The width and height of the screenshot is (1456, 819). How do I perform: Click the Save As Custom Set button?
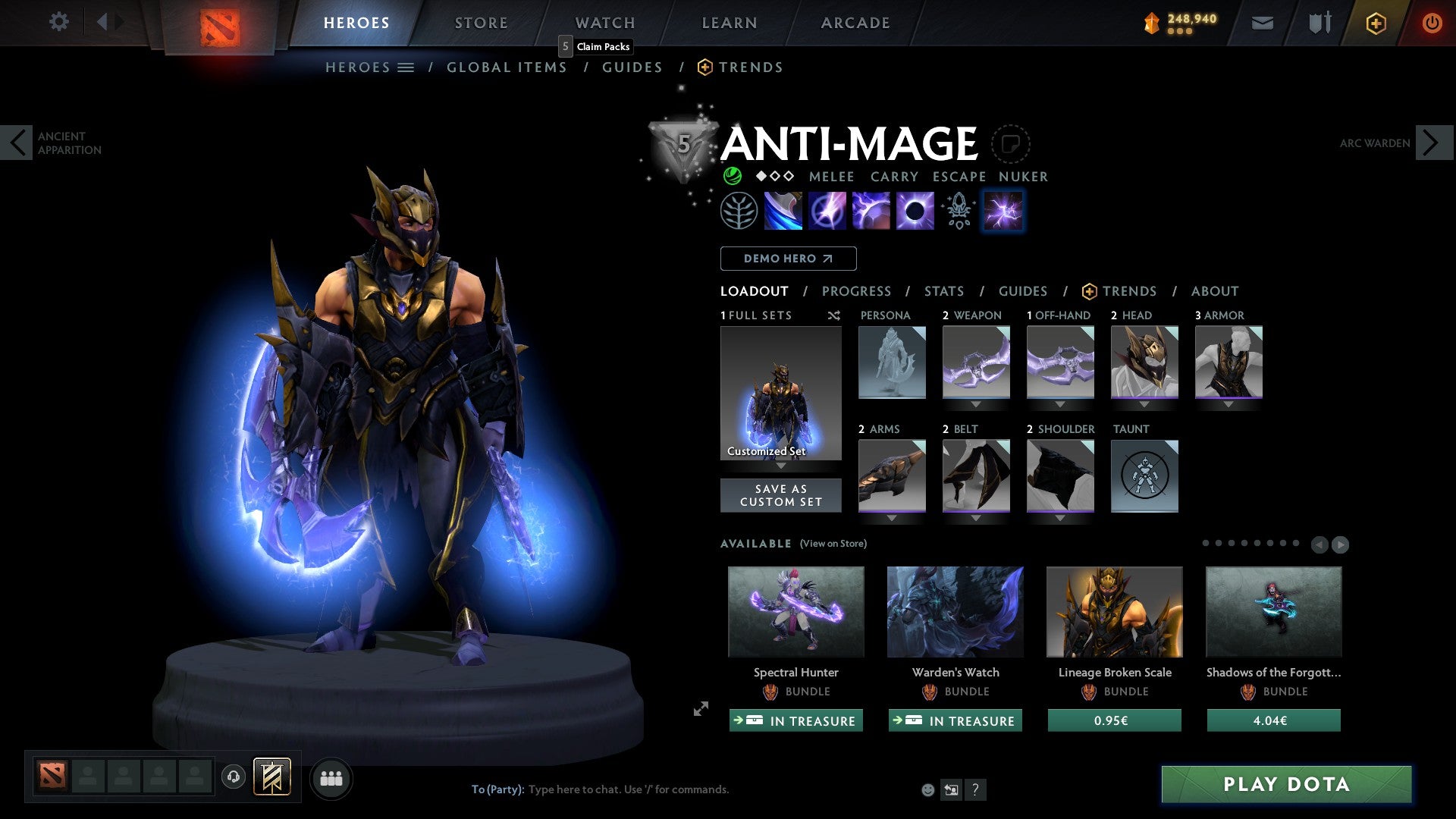[x=780, y=494]
